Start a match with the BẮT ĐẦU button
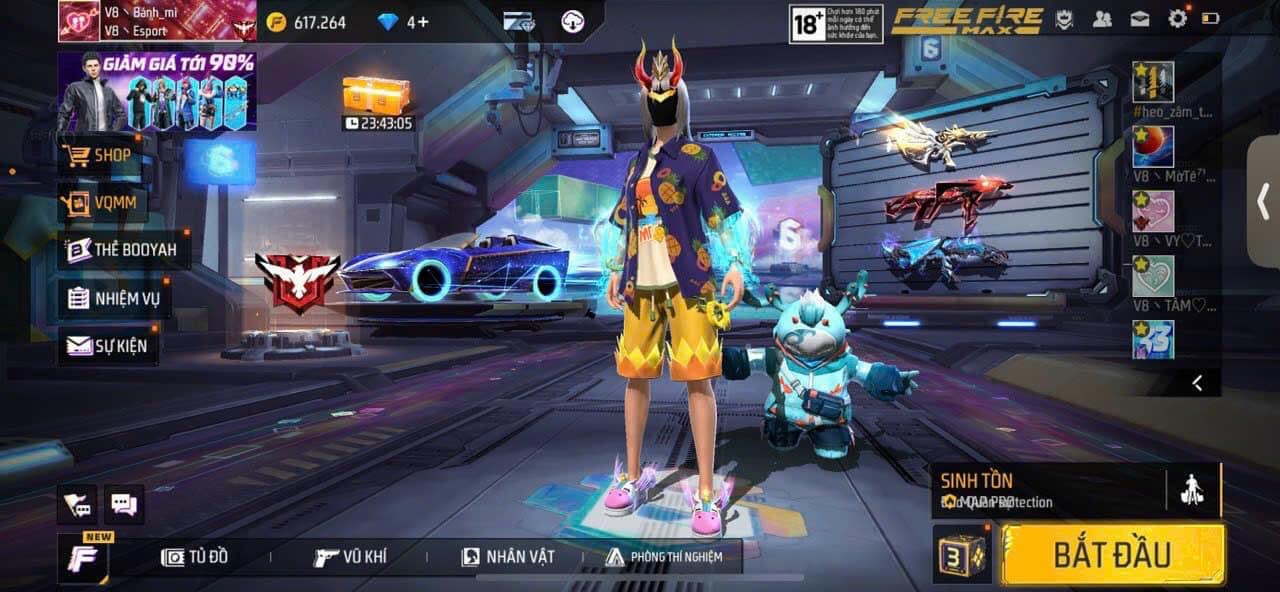The height and width of the screenshot is (592, 1280). pos(1113,554)
